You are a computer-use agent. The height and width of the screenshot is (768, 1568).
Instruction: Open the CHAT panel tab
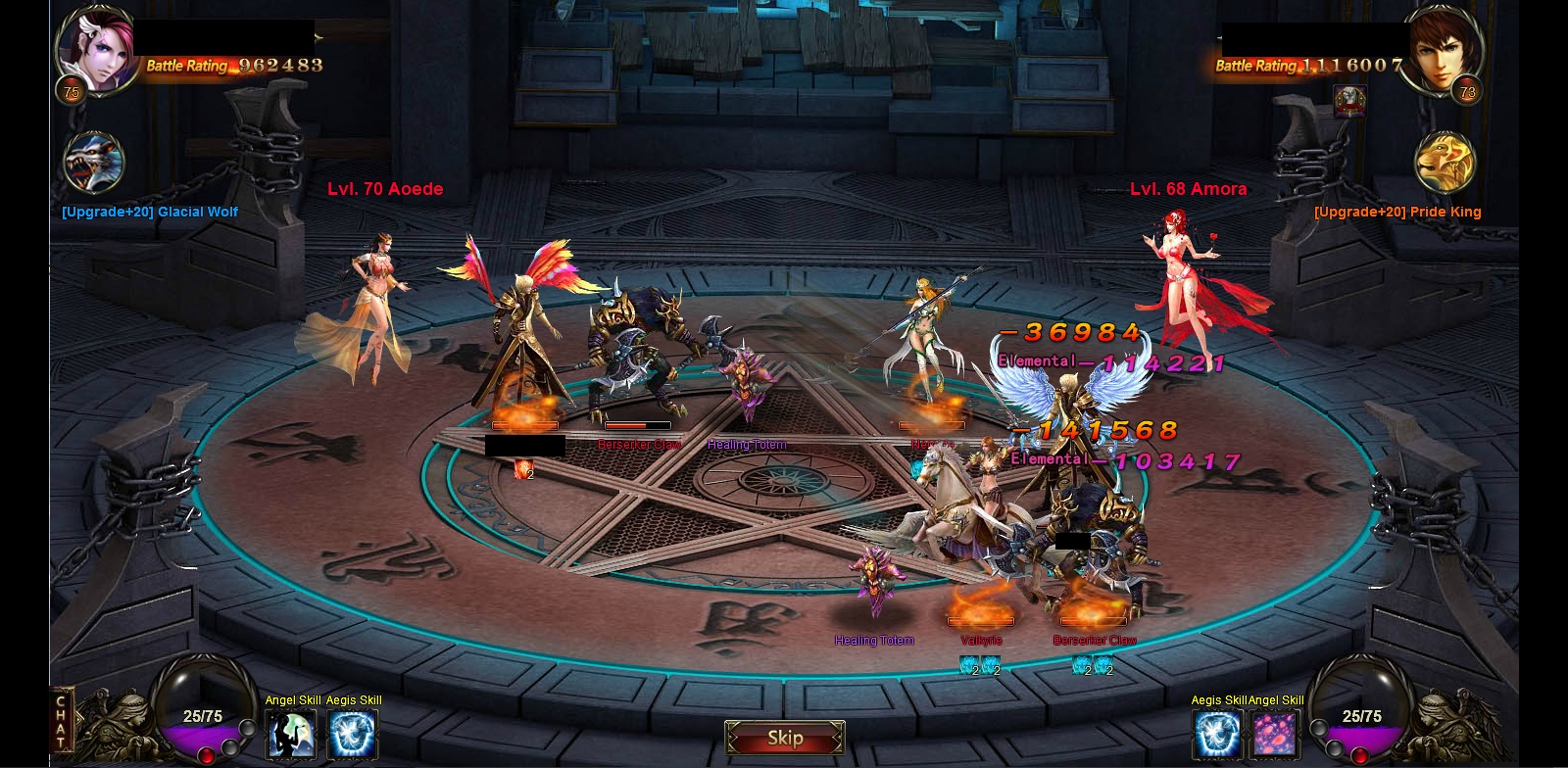pyautogui.click(x=61, y=722)
